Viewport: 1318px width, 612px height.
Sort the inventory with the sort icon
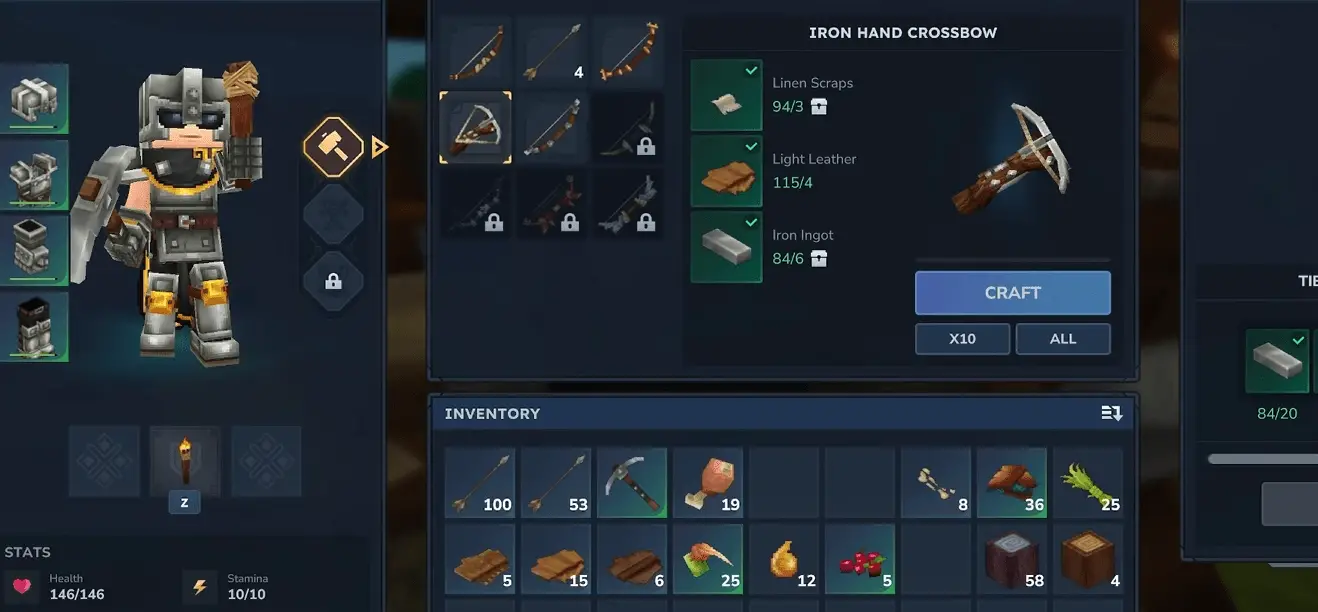click(1111, 413)
